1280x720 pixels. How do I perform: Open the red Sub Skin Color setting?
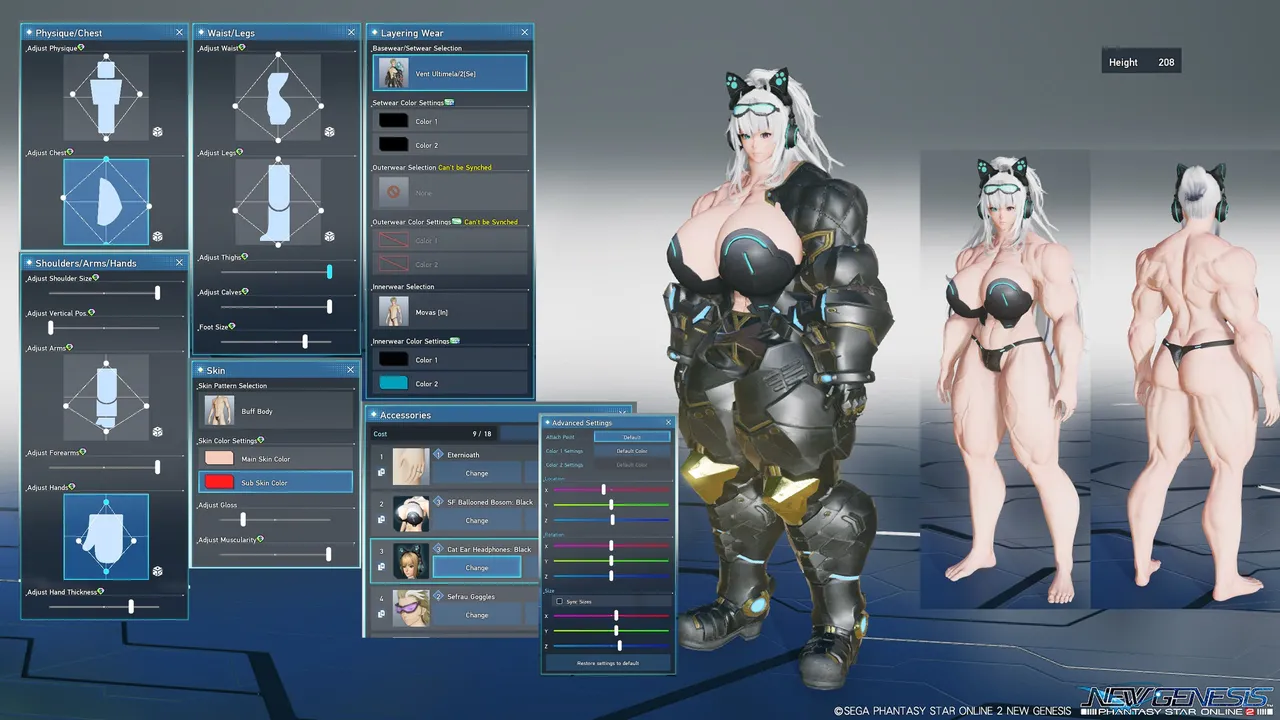[275, 483]
